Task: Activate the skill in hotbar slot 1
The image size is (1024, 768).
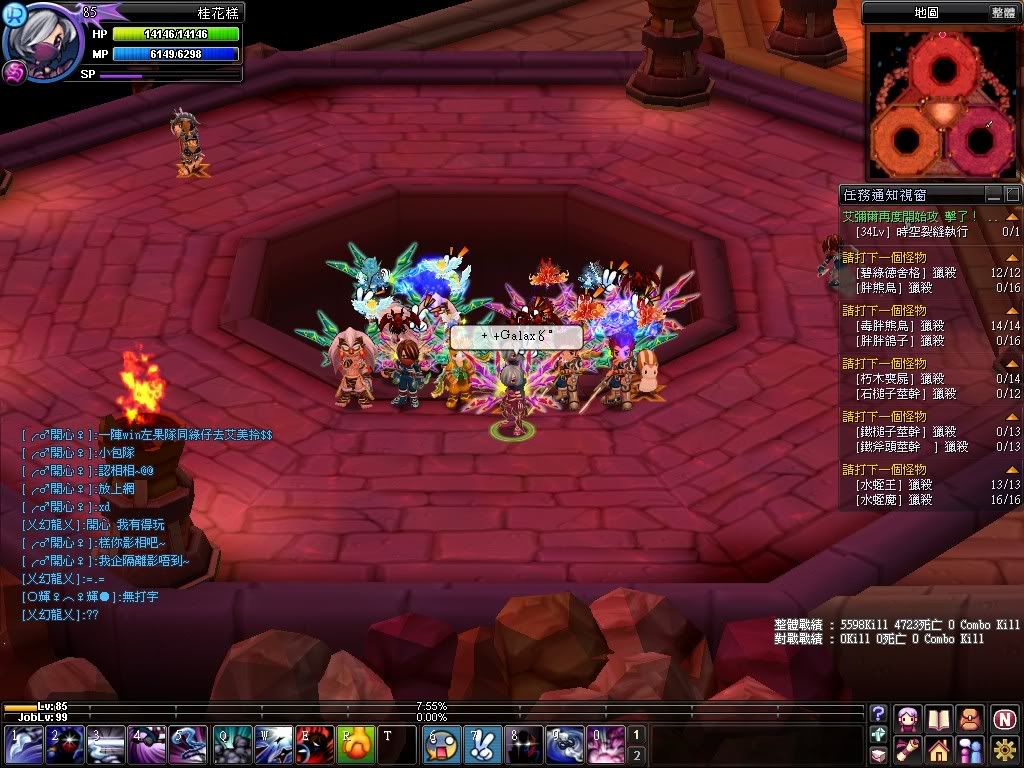Action: tap(23, 745)
